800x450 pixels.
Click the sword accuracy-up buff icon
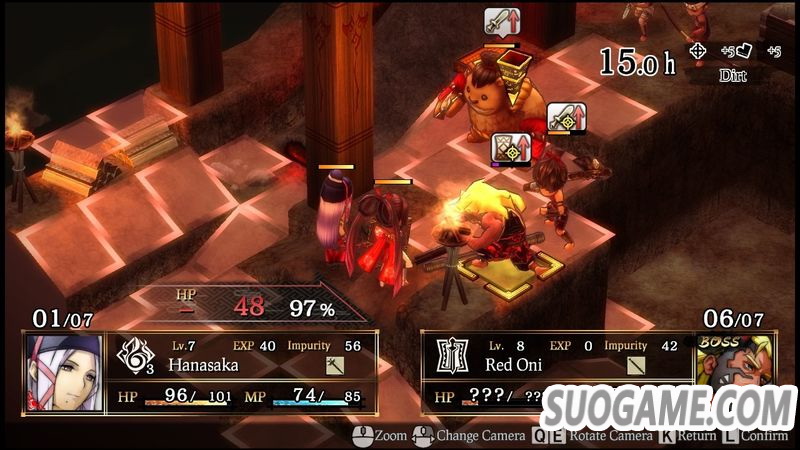tap(567, 117)
